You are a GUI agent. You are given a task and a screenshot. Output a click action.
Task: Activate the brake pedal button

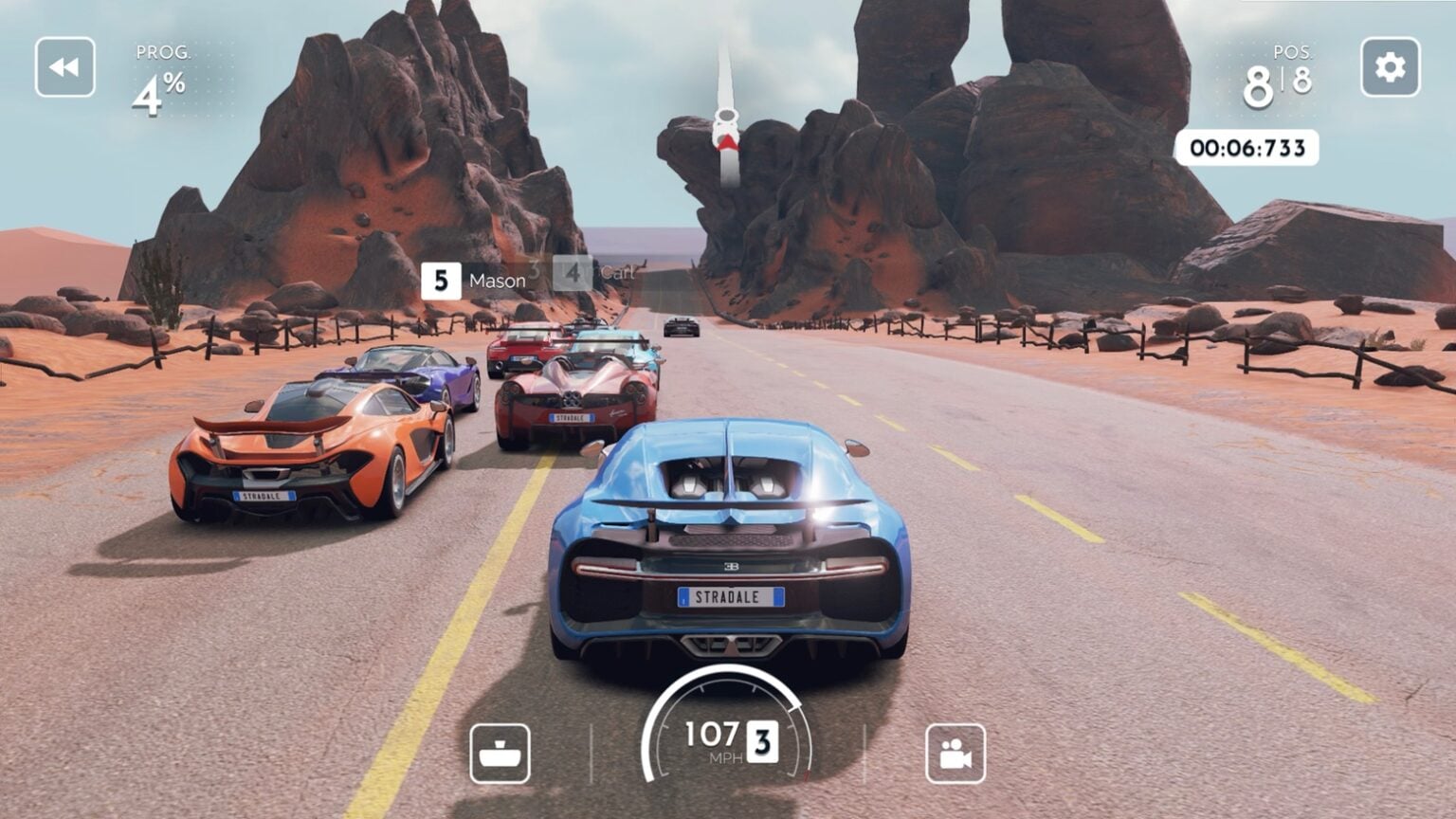click(x=500, y=754)
